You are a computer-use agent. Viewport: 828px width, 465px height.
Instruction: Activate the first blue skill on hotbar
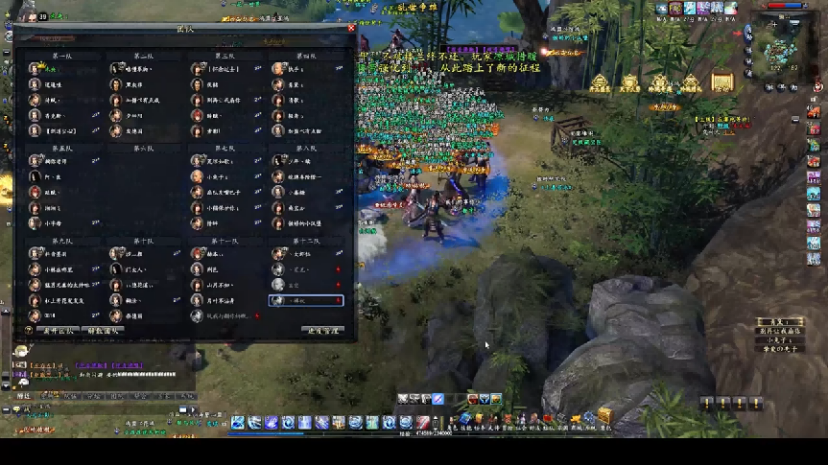coord(238,423)
